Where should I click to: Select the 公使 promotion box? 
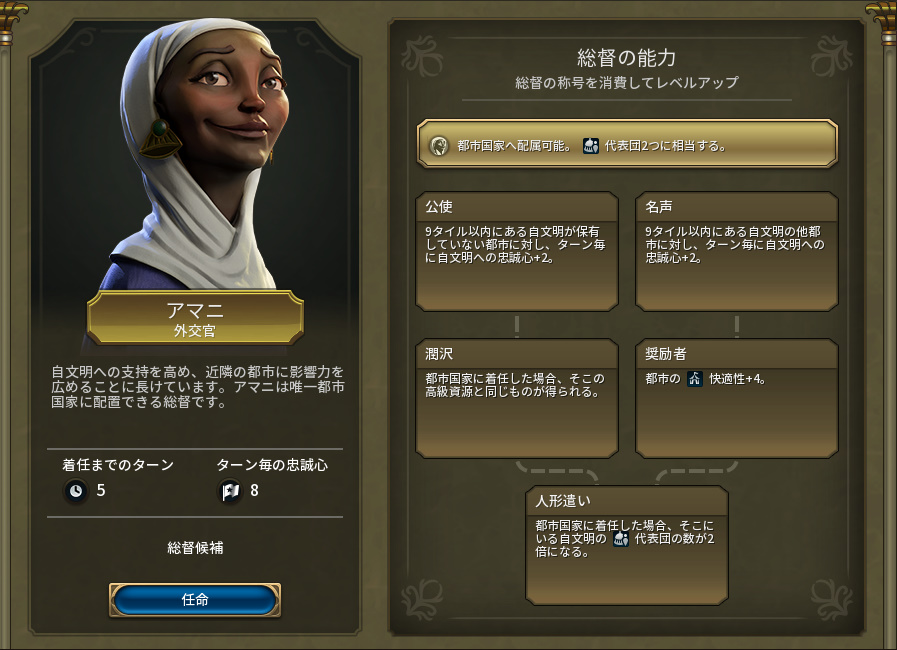pos(516,251)
